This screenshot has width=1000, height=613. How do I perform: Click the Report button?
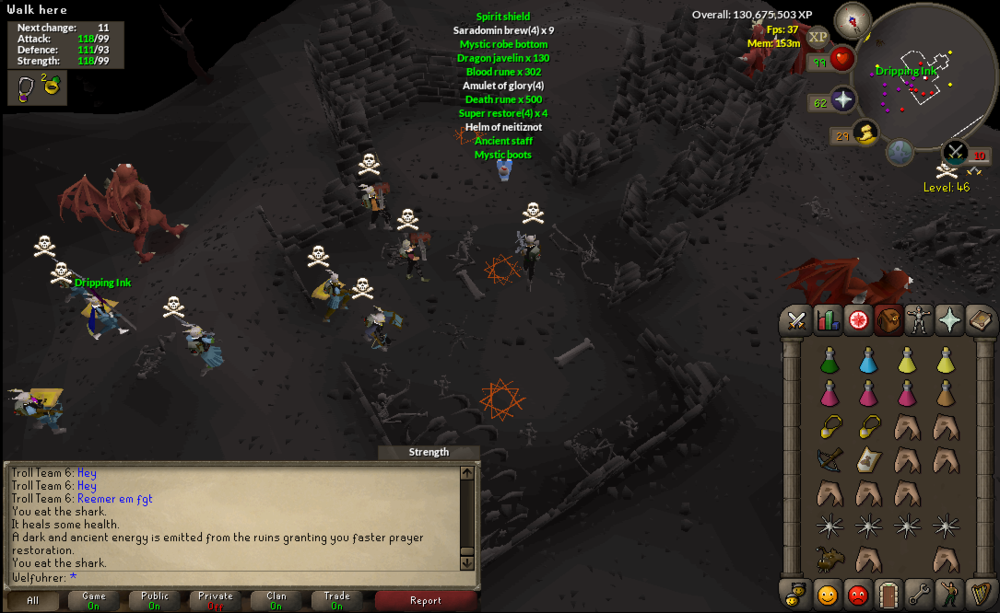pyautogui.click(x=425, y=601)
